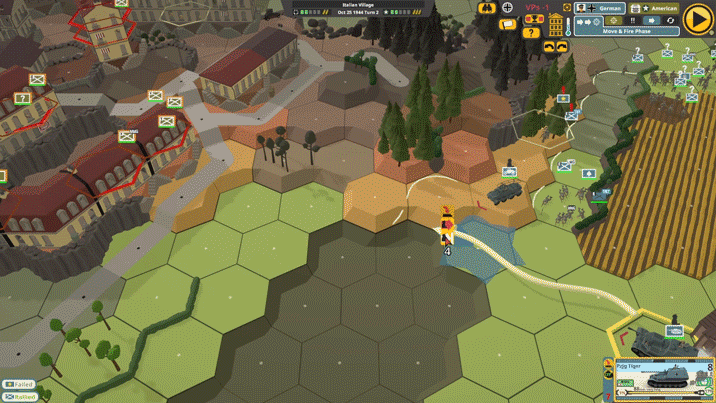Click the Failed status label
716x403 pixels.
tap(18, 385)
